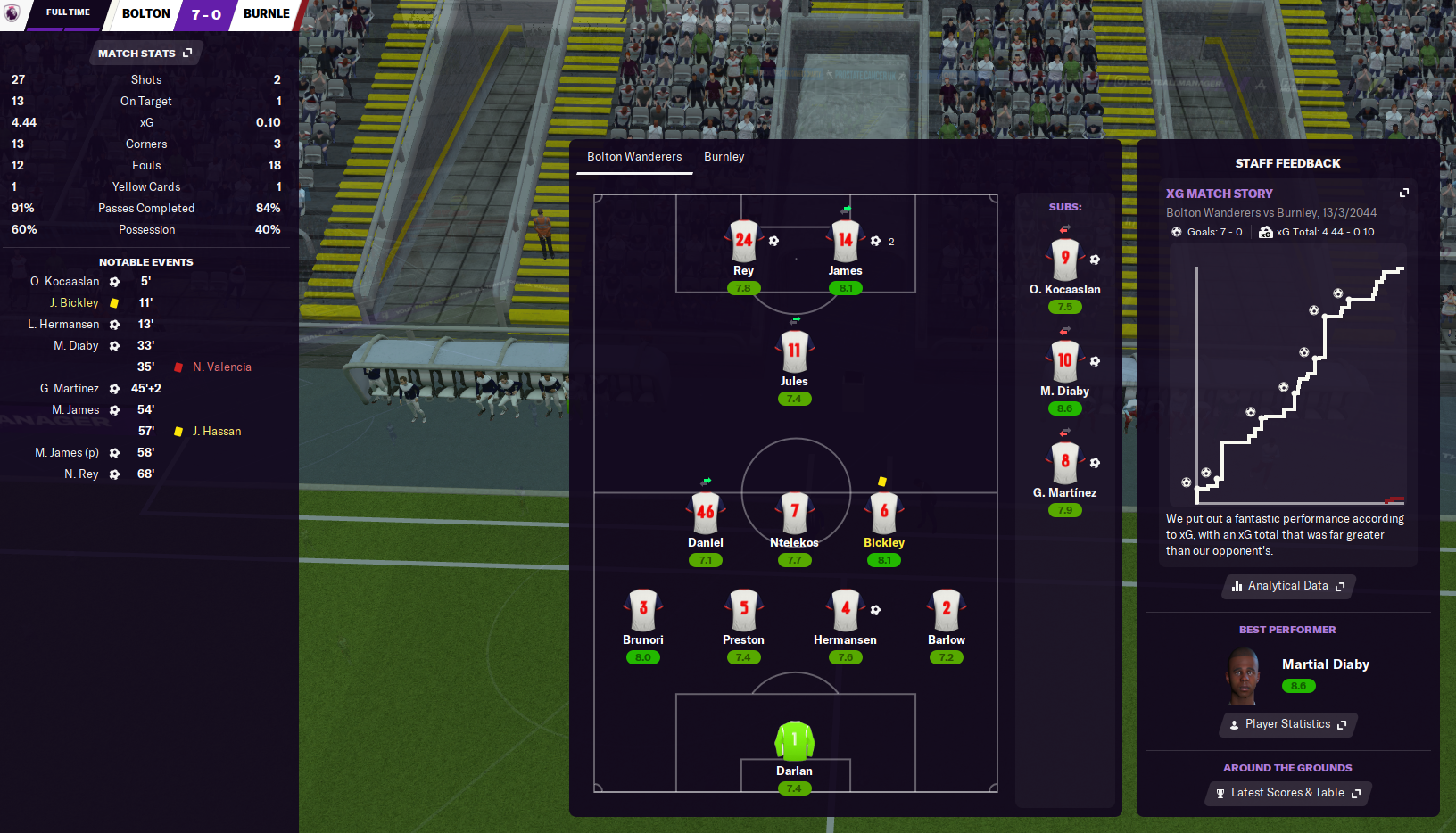
Task: Select the Bolton Wanderers tab
Action: coord(634,157)
